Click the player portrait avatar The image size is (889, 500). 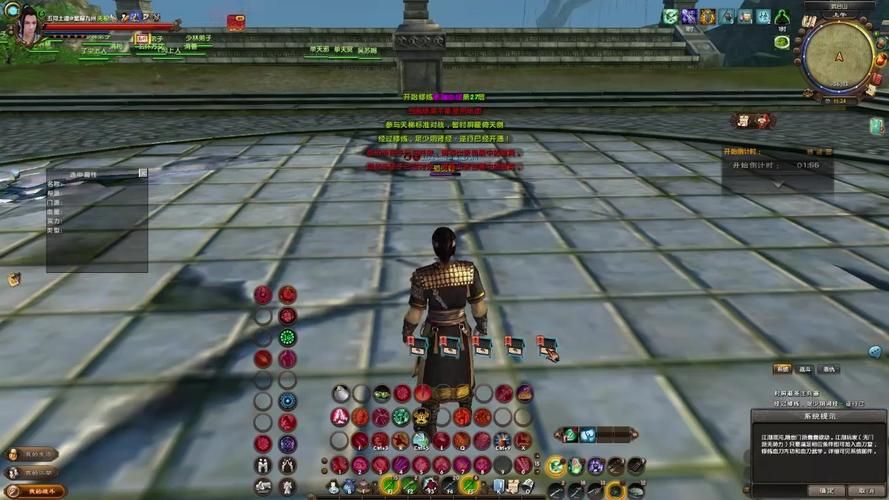pos(27,24)
